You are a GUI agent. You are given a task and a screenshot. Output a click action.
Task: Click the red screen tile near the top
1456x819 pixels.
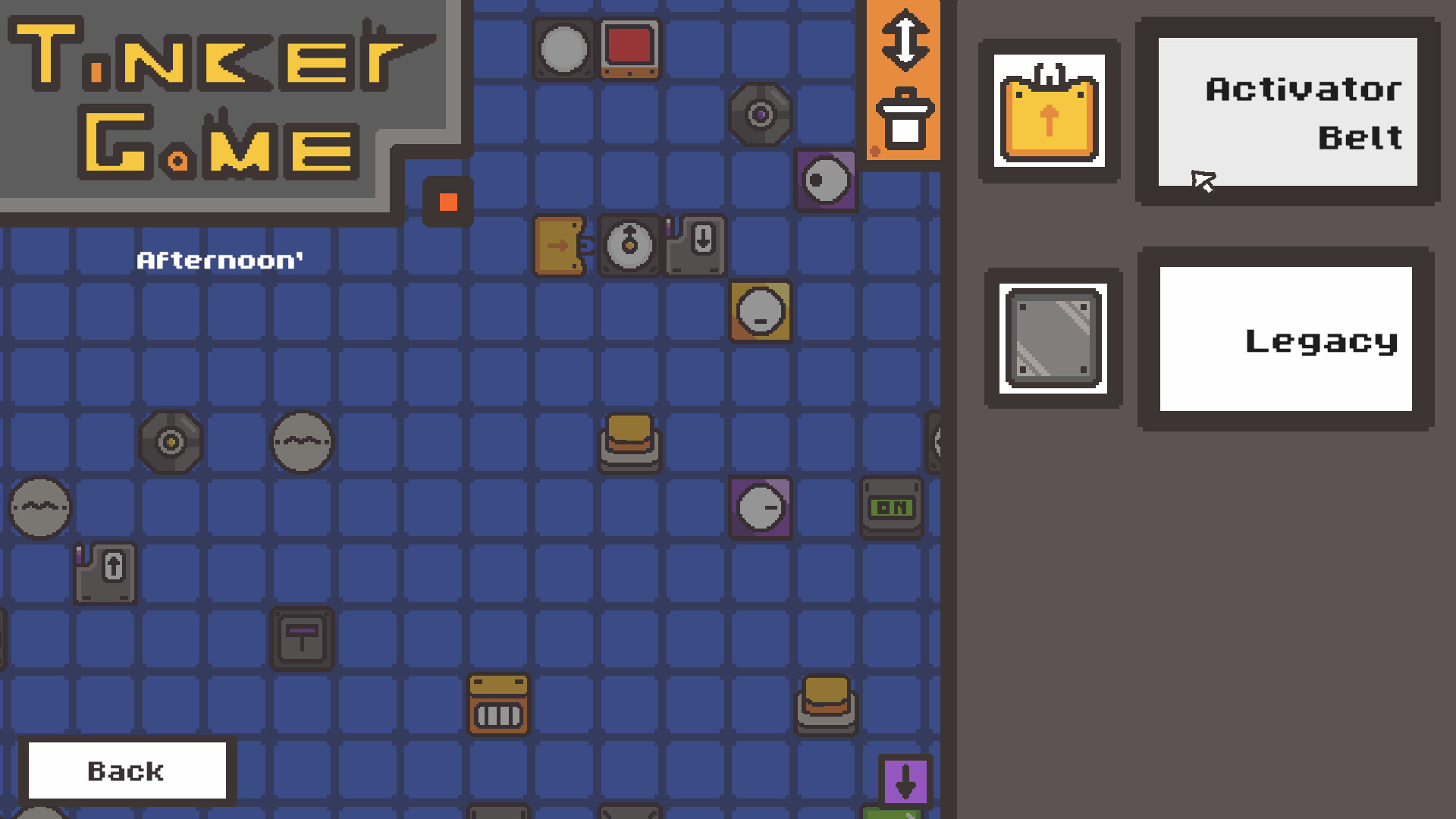(629, 48)
